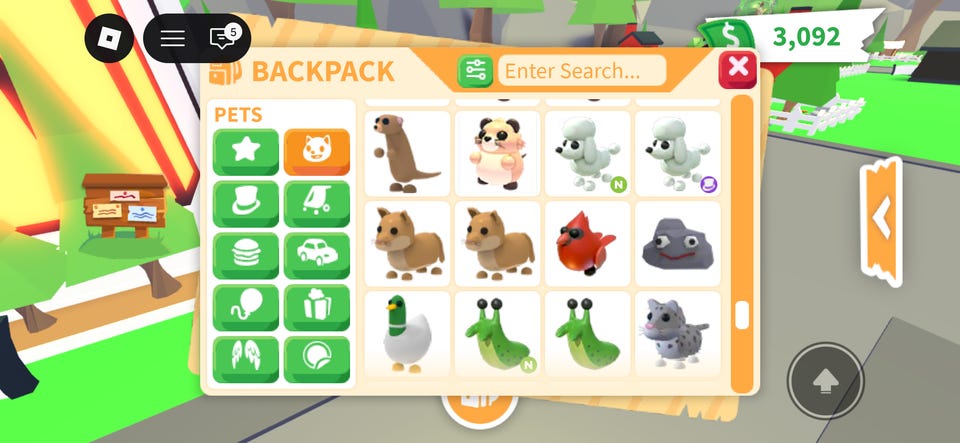Image resolution: width=960 pixels, height=443 pixels.
Task: Pick the panda-hooded pet
Action: [x=497, y=153]
